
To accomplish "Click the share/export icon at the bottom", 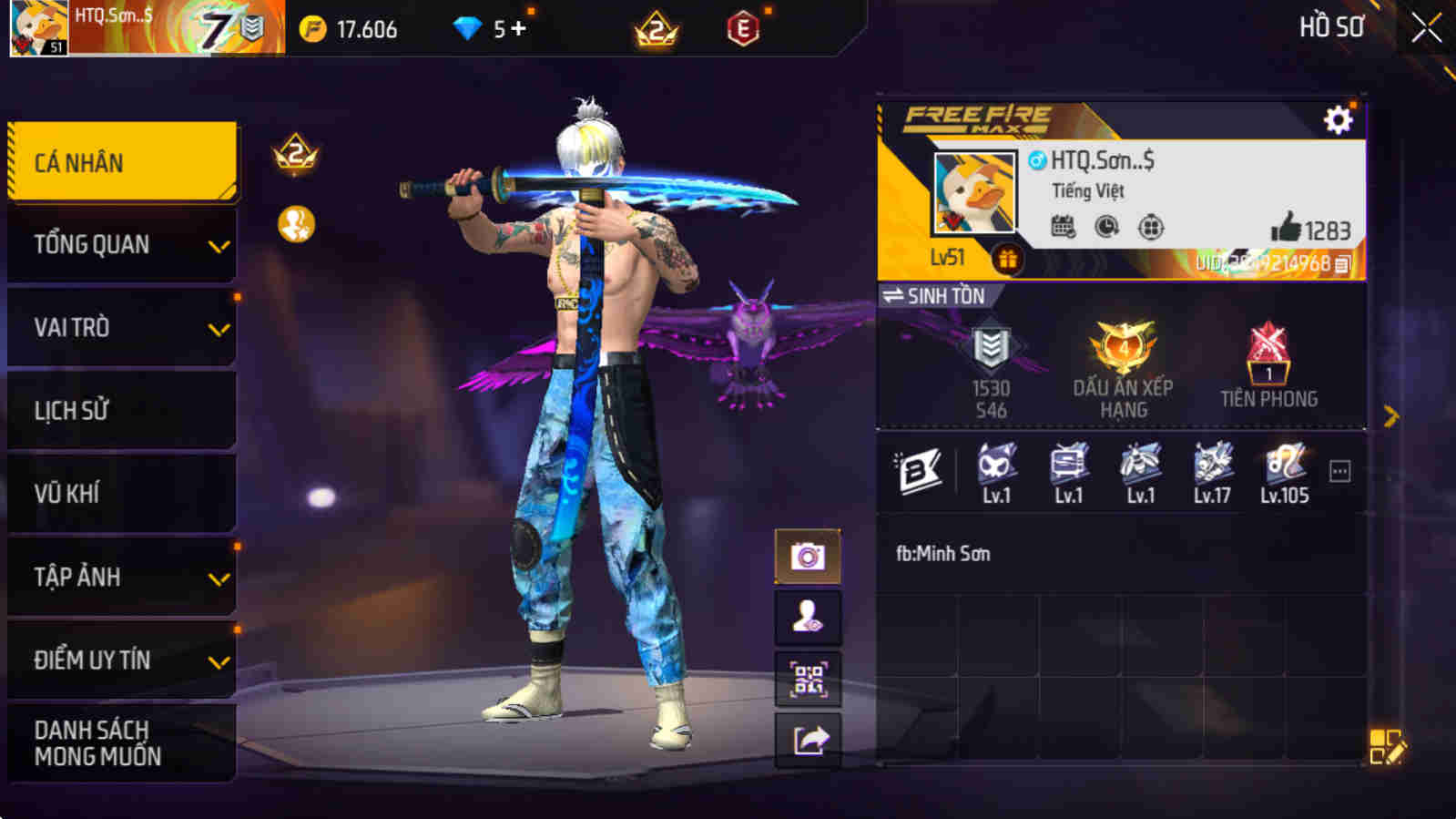I will pos(808,740).
